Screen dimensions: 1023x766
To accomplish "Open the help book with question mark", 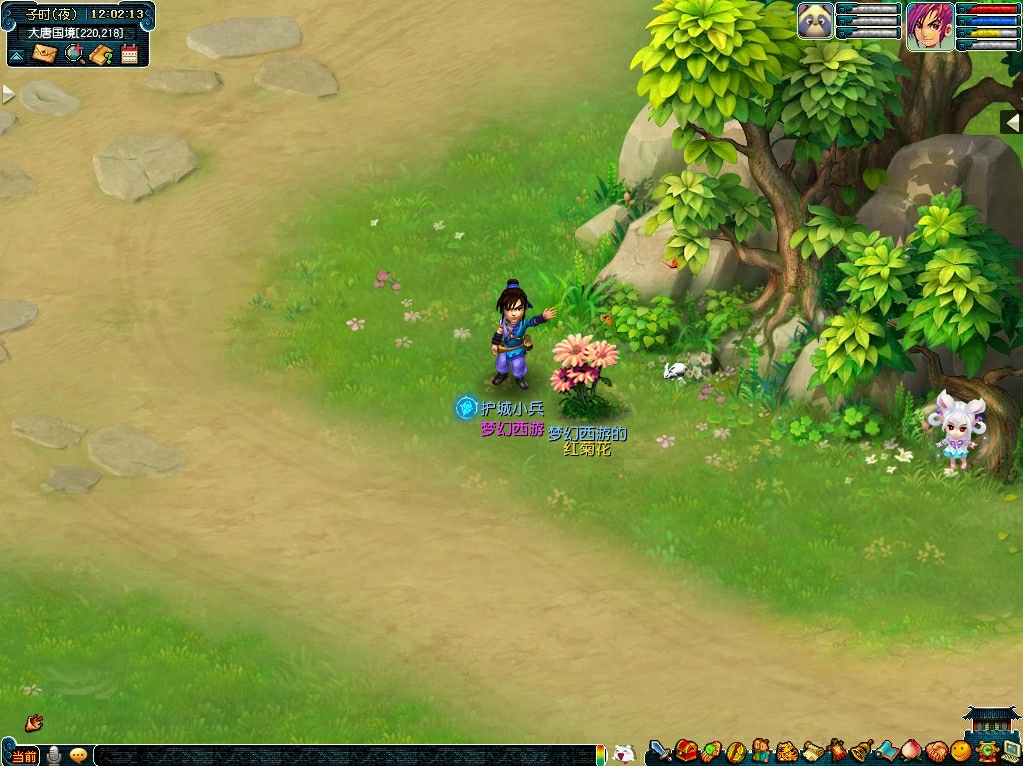I will 101,54.
